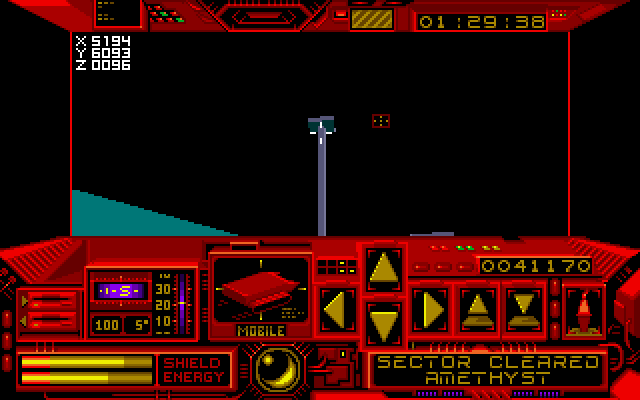
Task: Turn right with the right arrow
Action: [430, 308]
